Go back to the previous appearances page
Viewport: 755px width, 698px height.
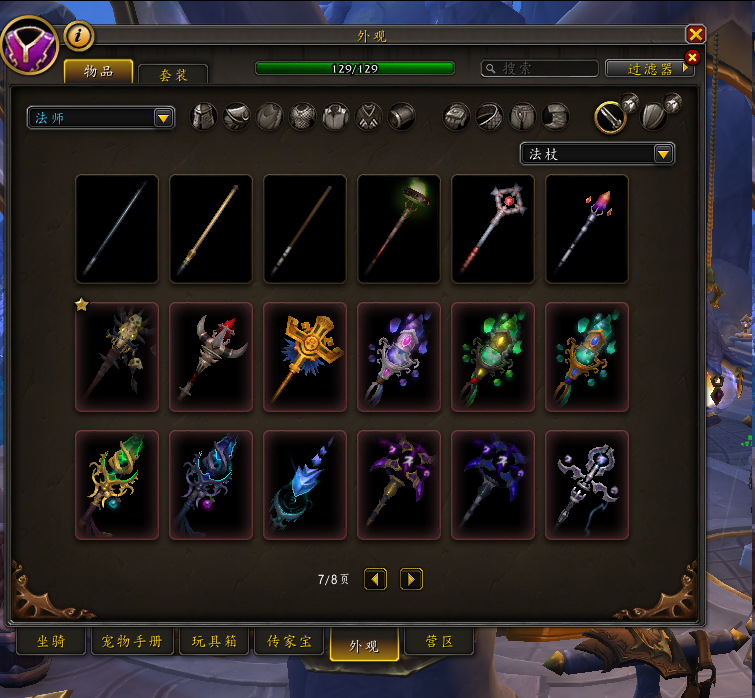[x=375, y=579]
